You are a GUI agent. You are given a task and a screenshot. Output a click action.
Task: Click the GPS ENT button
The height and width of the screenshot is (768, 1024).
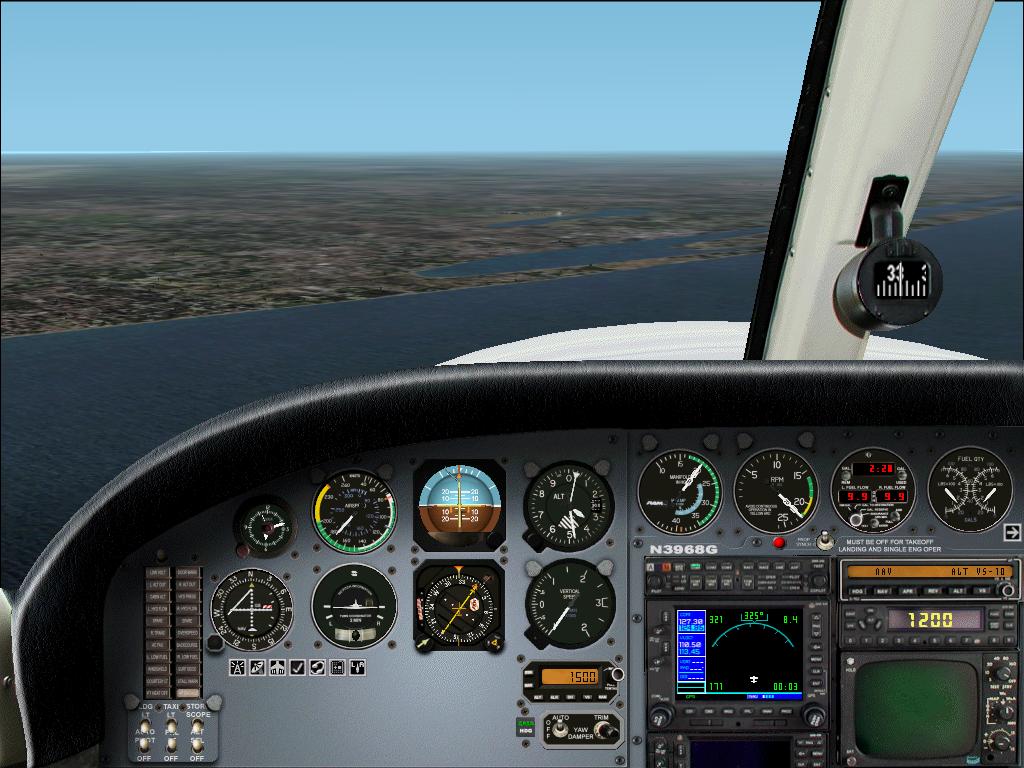click(818, 685)
